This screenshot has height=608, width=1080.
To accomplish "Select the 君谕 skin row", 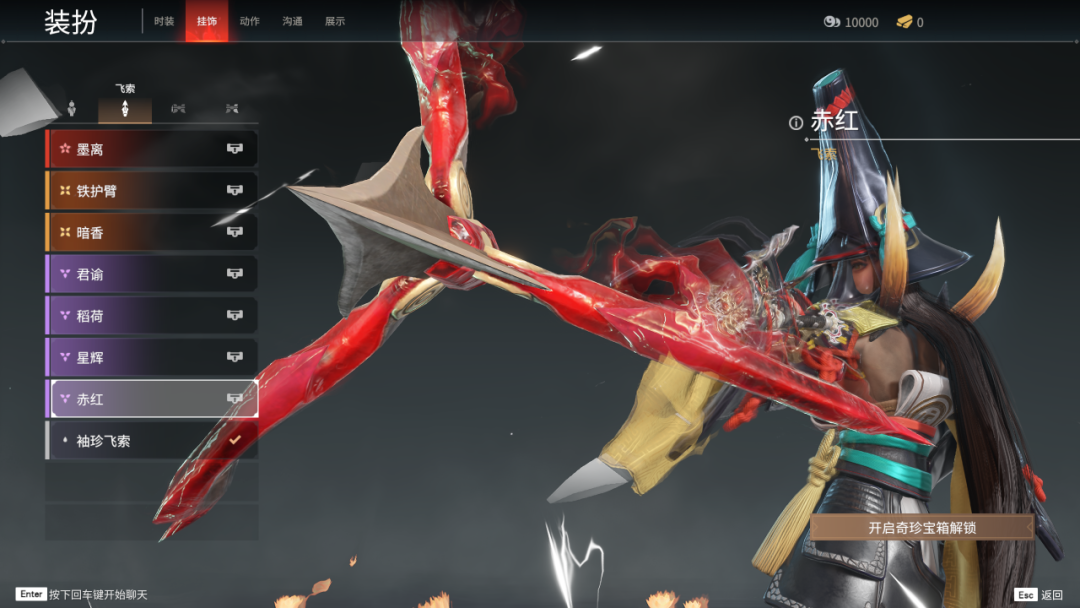I will pos(152,274).
